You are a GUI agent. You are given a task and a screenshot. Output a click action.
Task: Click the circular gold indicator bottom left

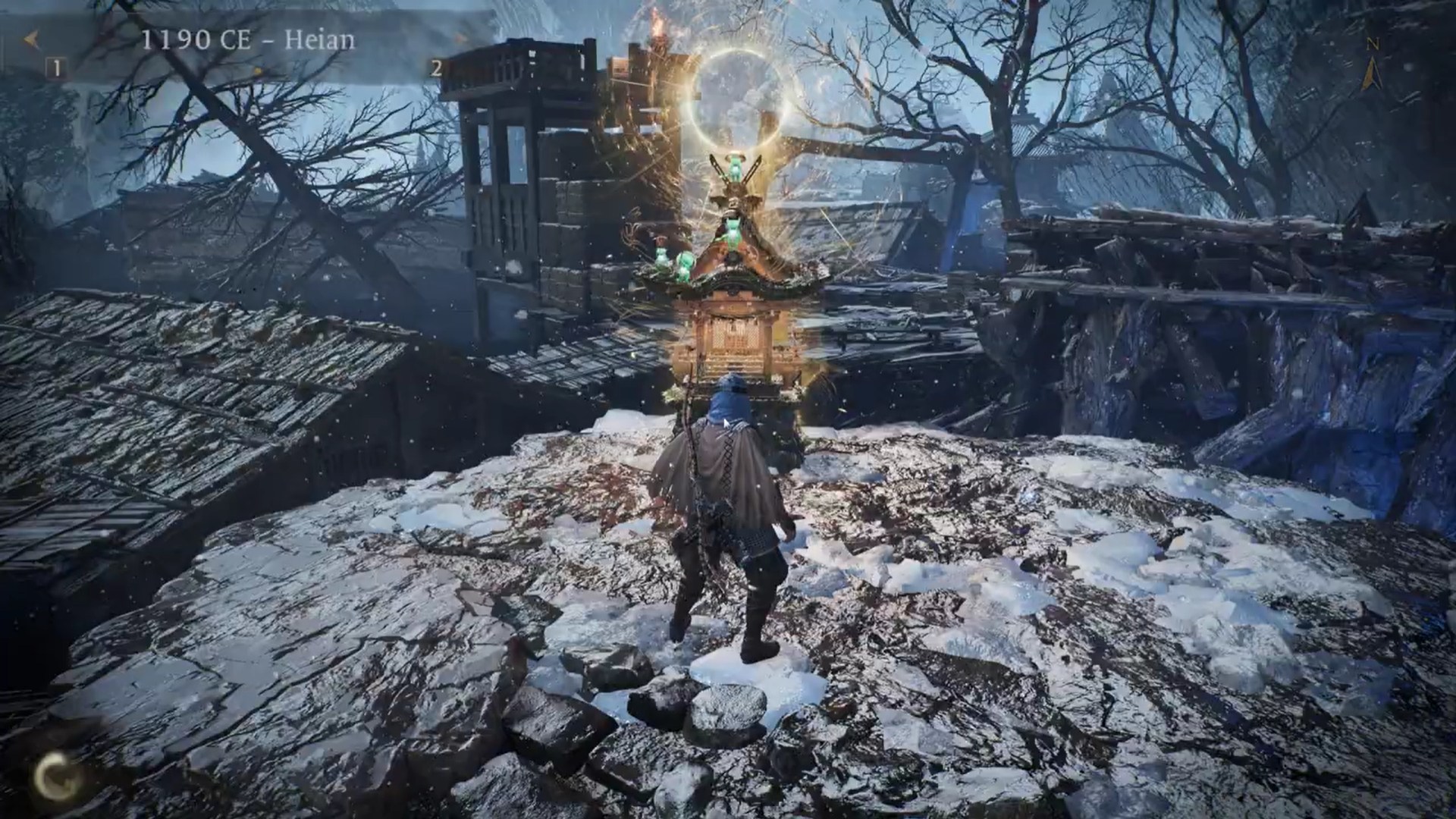pyautogui.click(x=55, y=775)
